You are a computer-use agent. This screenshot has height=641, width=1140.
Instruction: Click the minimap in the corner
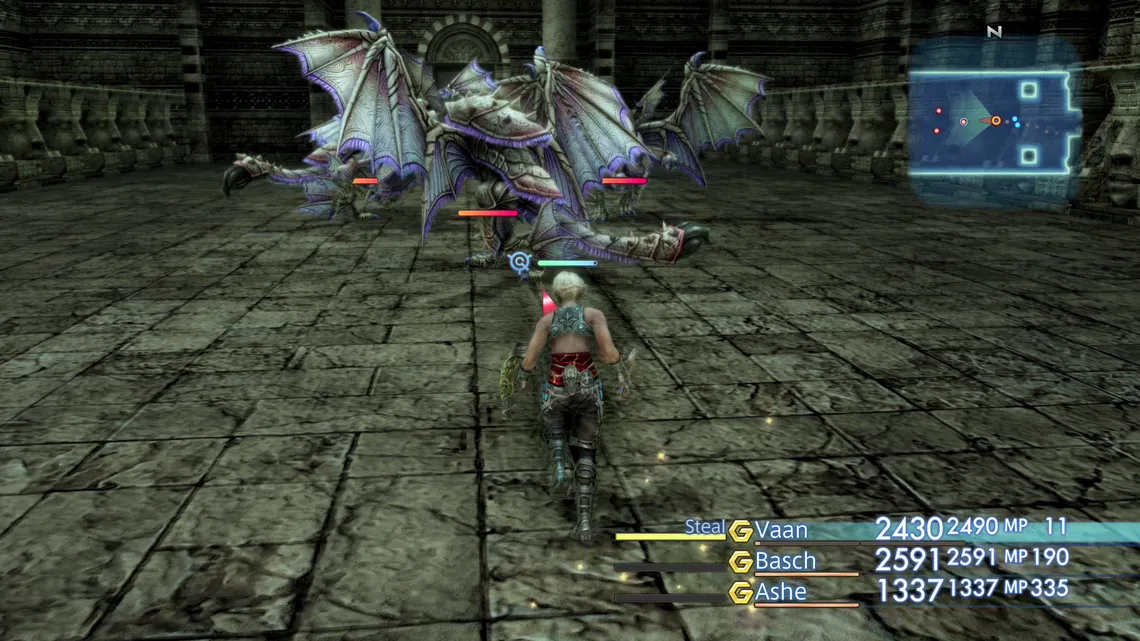[x=993, y=121]
